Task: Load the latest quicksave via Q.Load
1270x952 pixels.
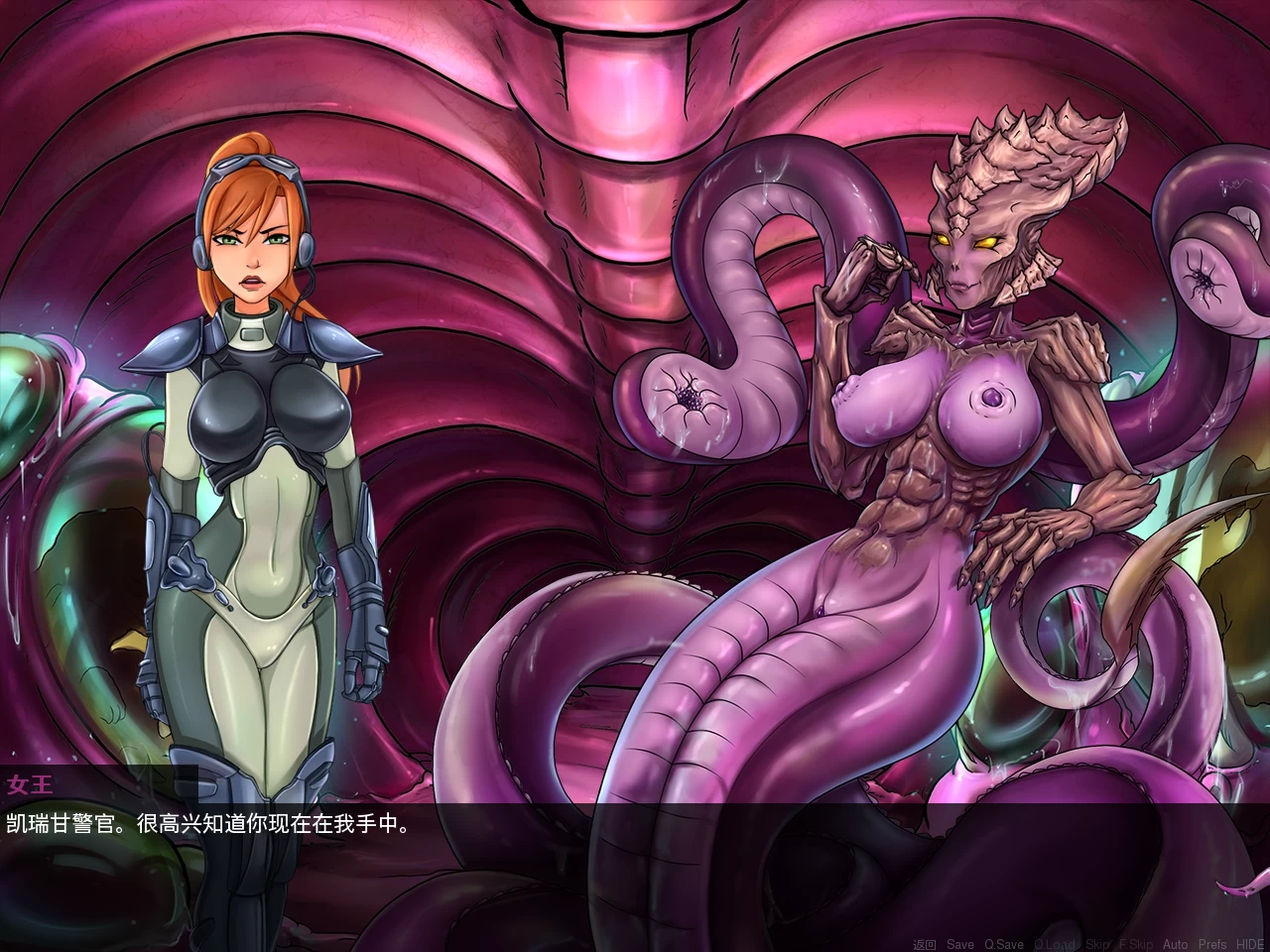Action: pos(1056,944)
